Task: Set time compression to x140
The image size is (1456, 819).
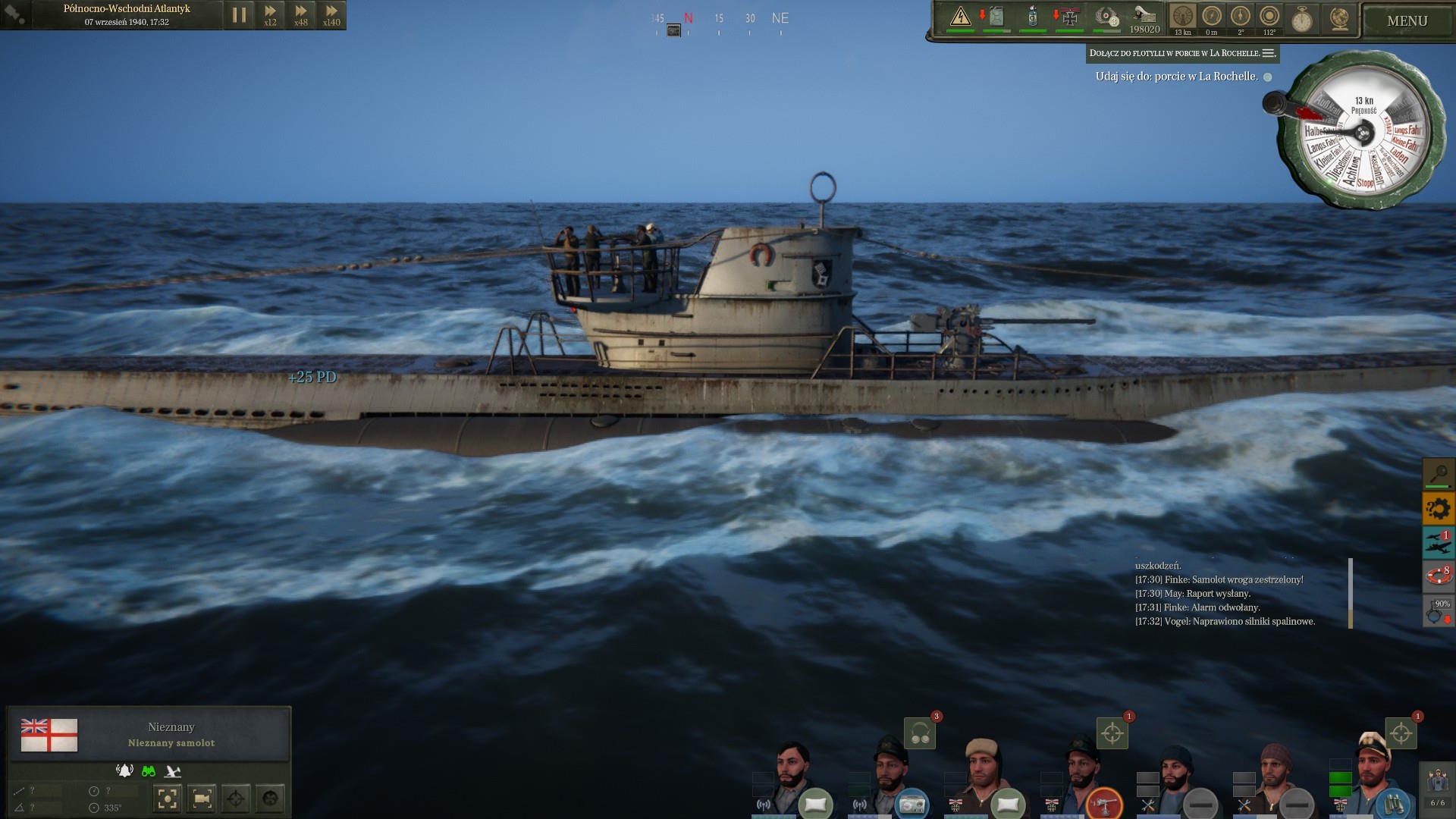Action: tap(331, 14)
